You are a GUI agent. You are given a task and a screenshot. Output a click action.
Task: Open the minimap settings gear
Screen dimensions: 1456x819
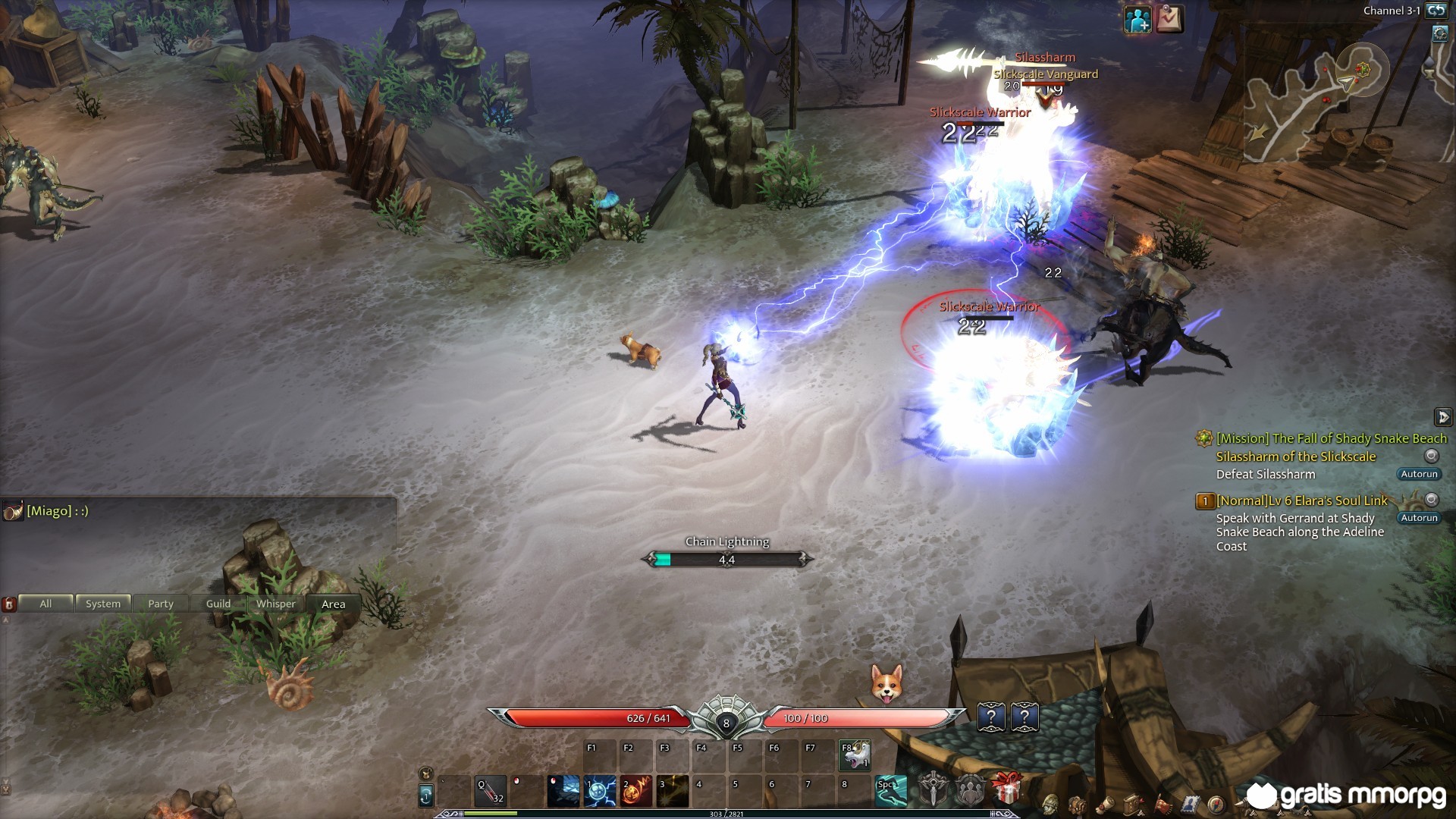[1440, 33]
